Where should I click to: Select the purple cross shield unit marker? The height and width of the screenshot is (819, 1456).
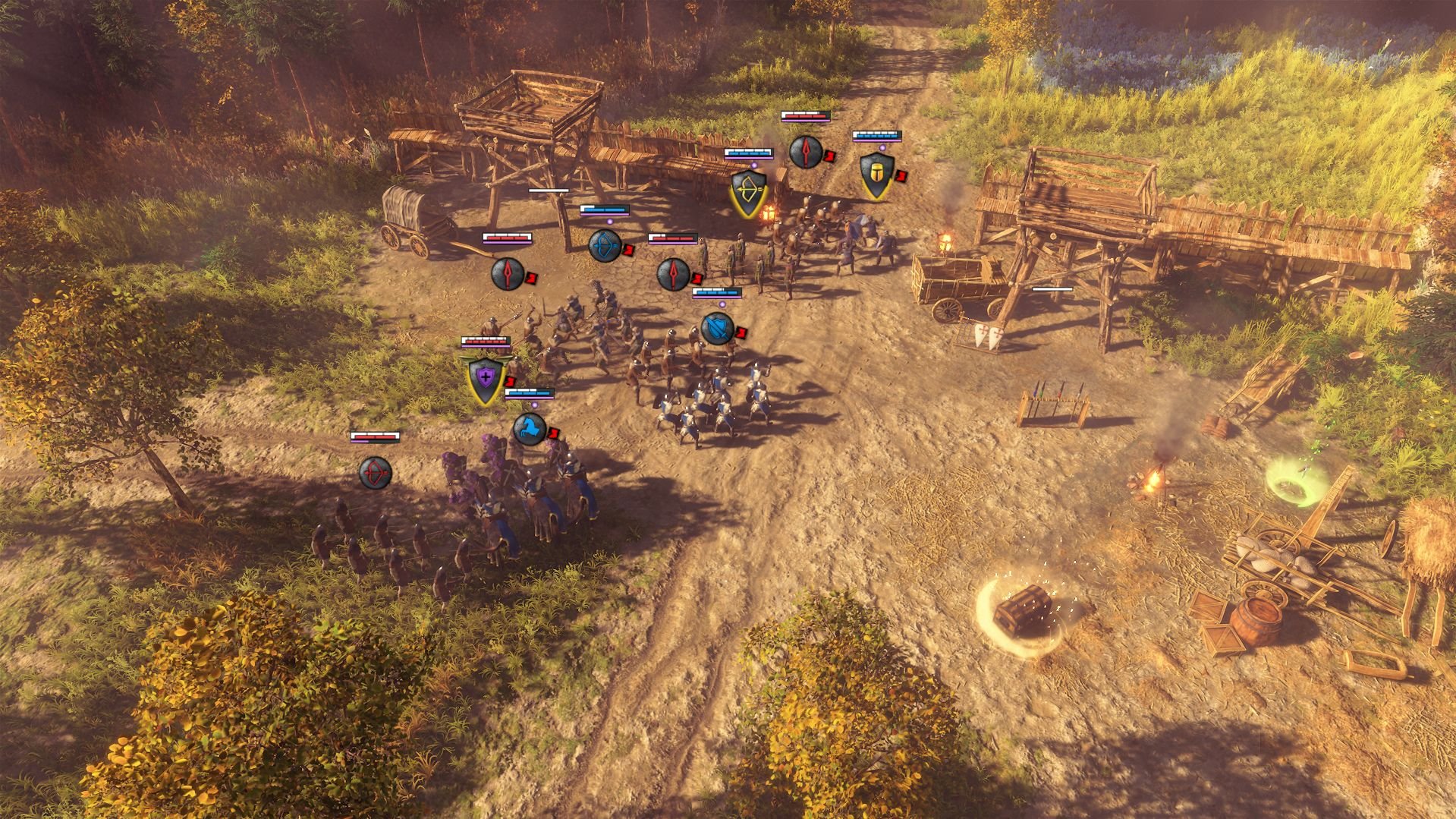(486, 378)
